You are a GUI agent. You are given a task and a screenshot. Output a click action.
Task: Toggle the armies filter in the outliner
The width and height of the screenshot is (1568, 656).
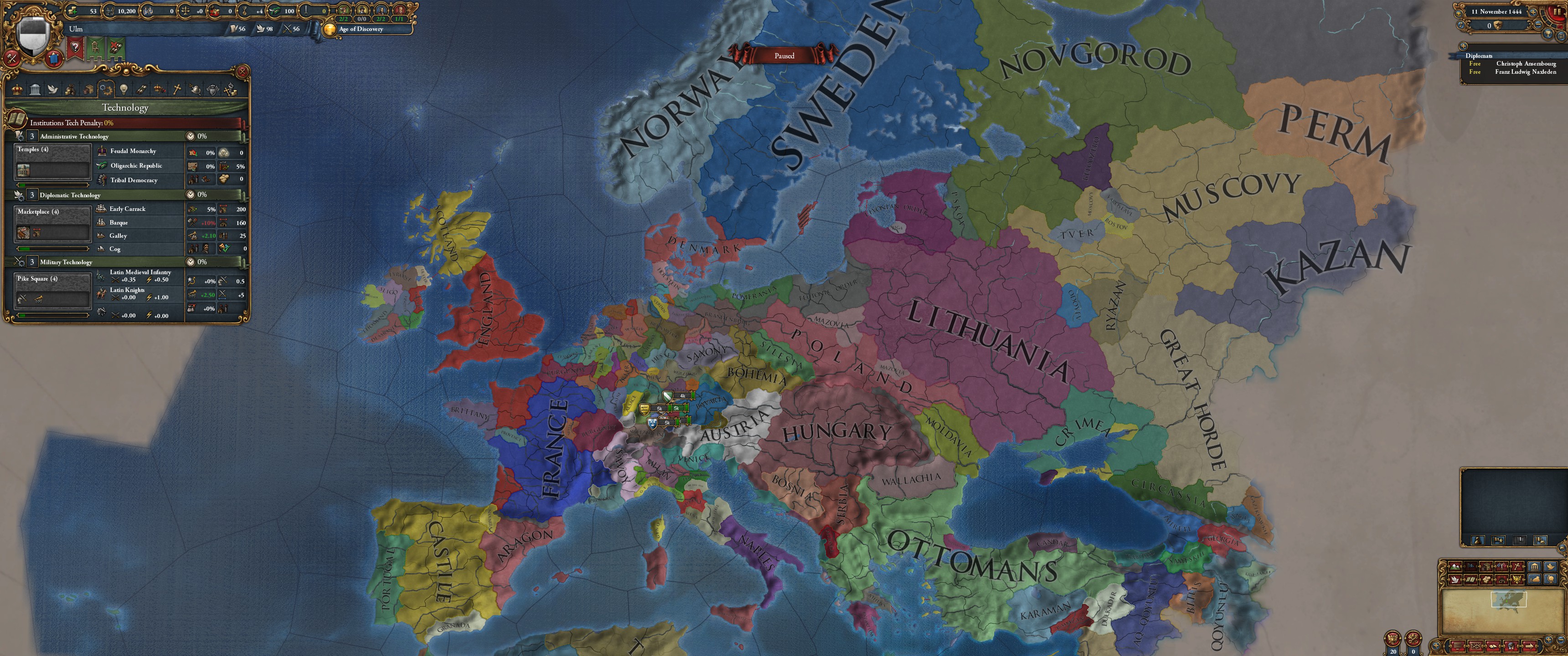click(1478, 540)
